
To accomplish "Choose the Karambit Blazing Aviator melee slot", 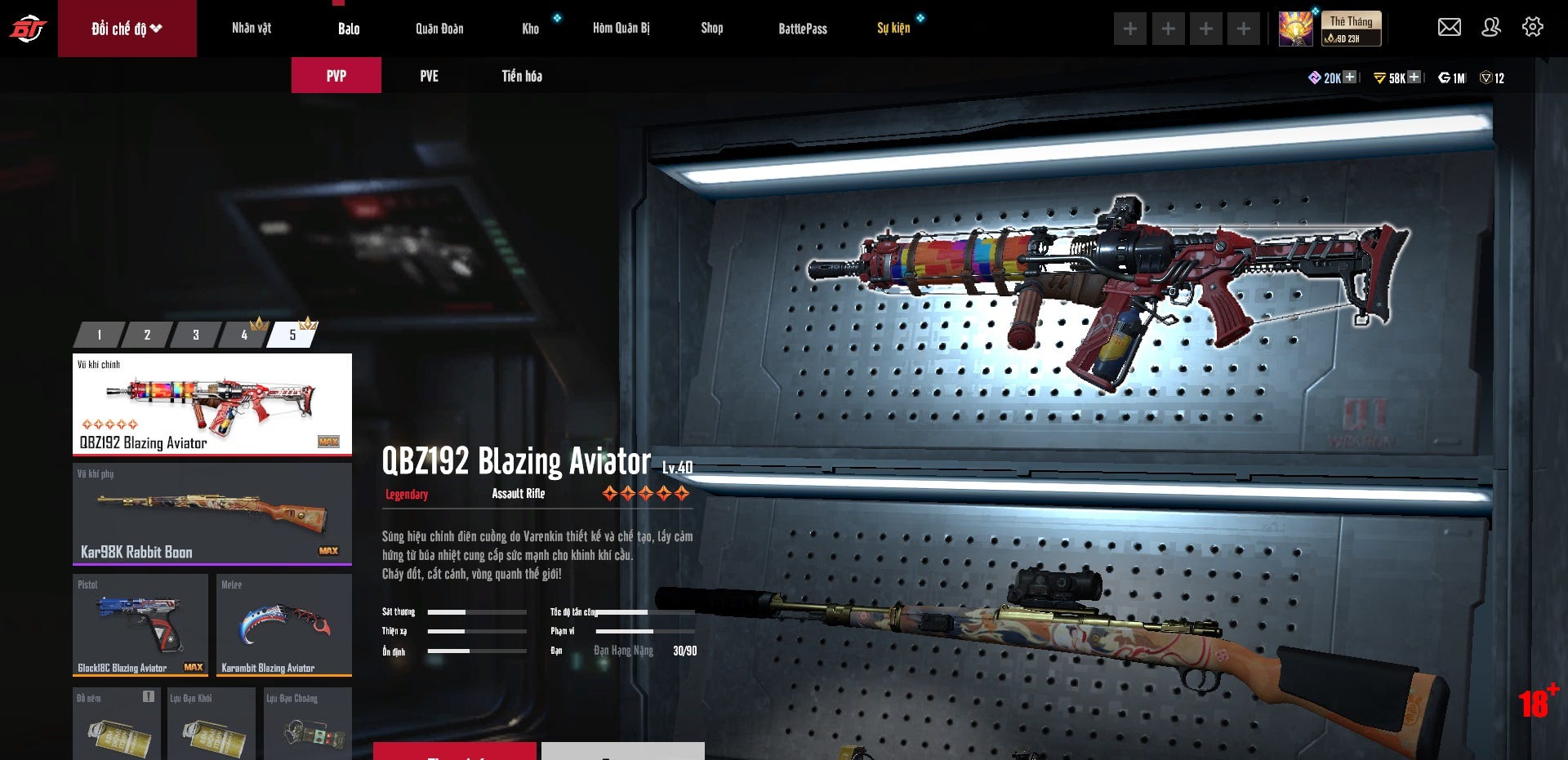I will (x=284, y=624).
